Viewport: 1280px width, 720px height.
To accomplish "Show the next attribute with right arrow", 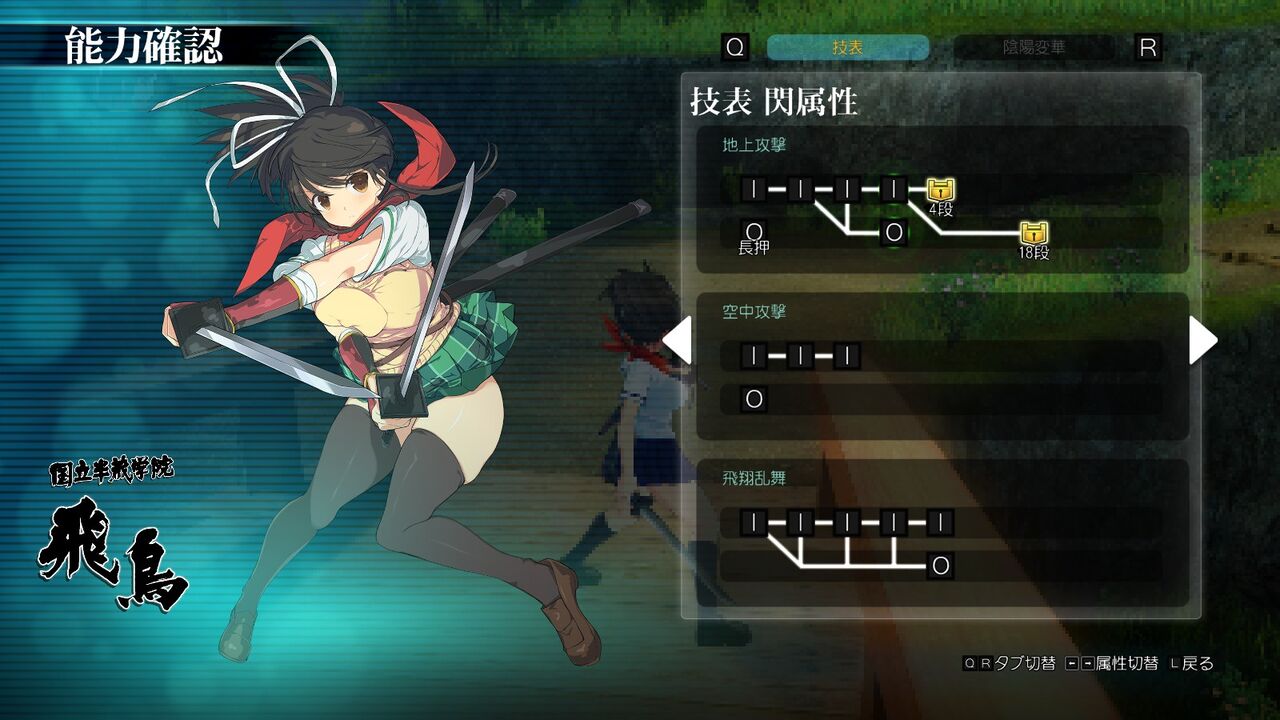I will (1203, 340).
